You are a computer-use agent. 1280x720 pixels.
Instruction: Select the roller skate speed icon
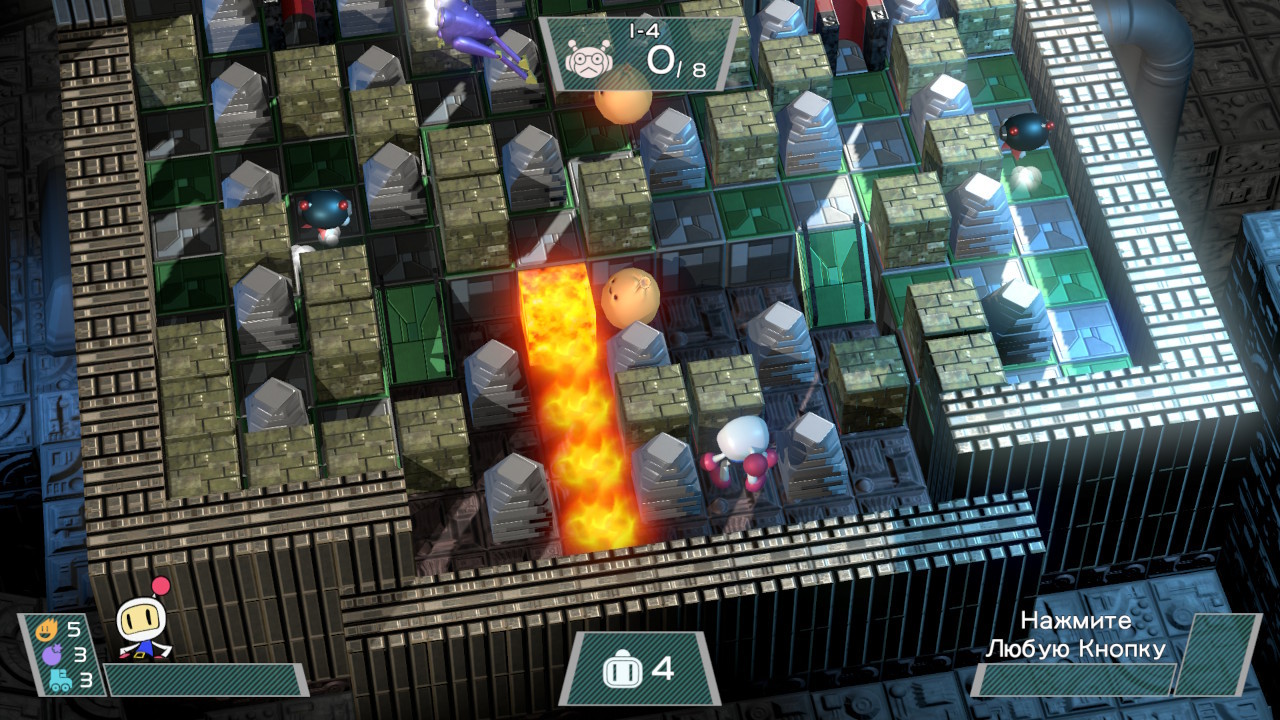point(60,681)
